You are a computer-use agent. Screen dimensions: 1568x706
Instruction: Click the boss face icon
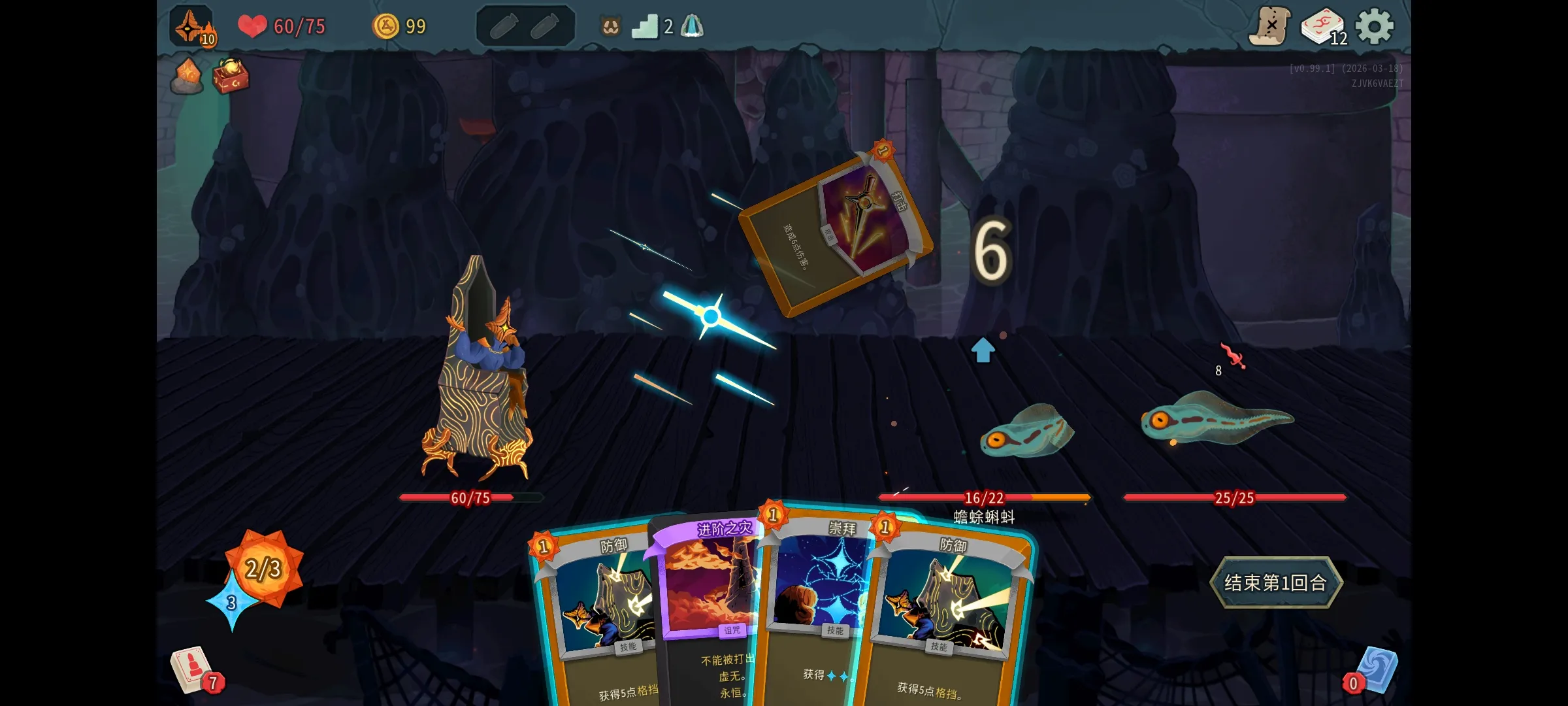(x=610, y=27)
